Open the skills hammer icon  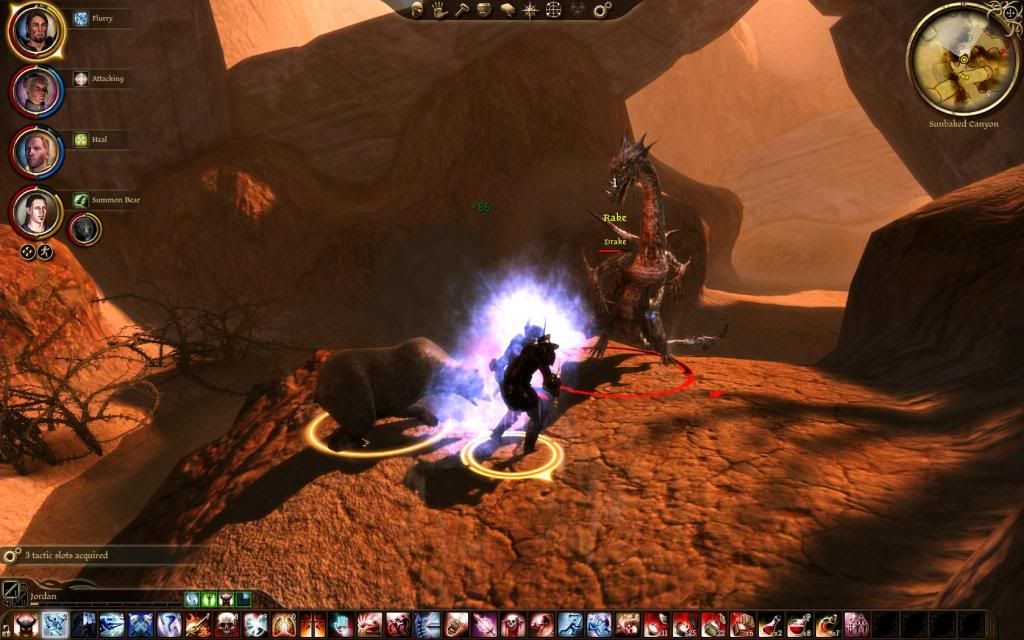pos(462,10)
